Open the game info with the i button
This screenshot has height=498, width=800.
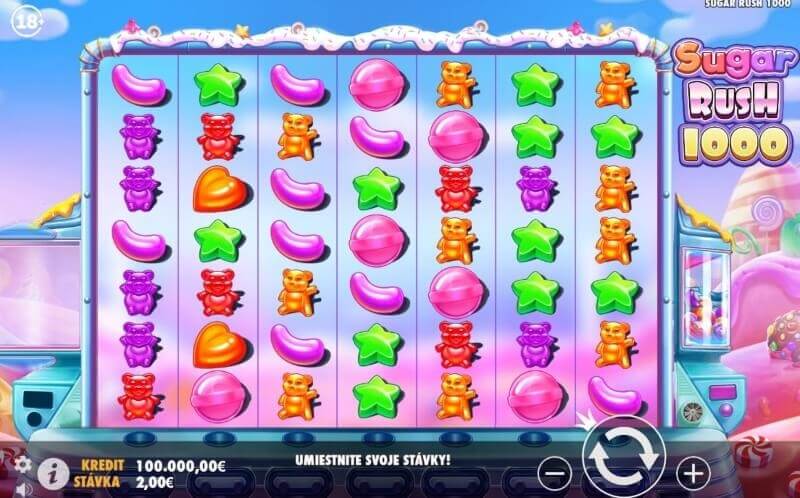(54, 471)
